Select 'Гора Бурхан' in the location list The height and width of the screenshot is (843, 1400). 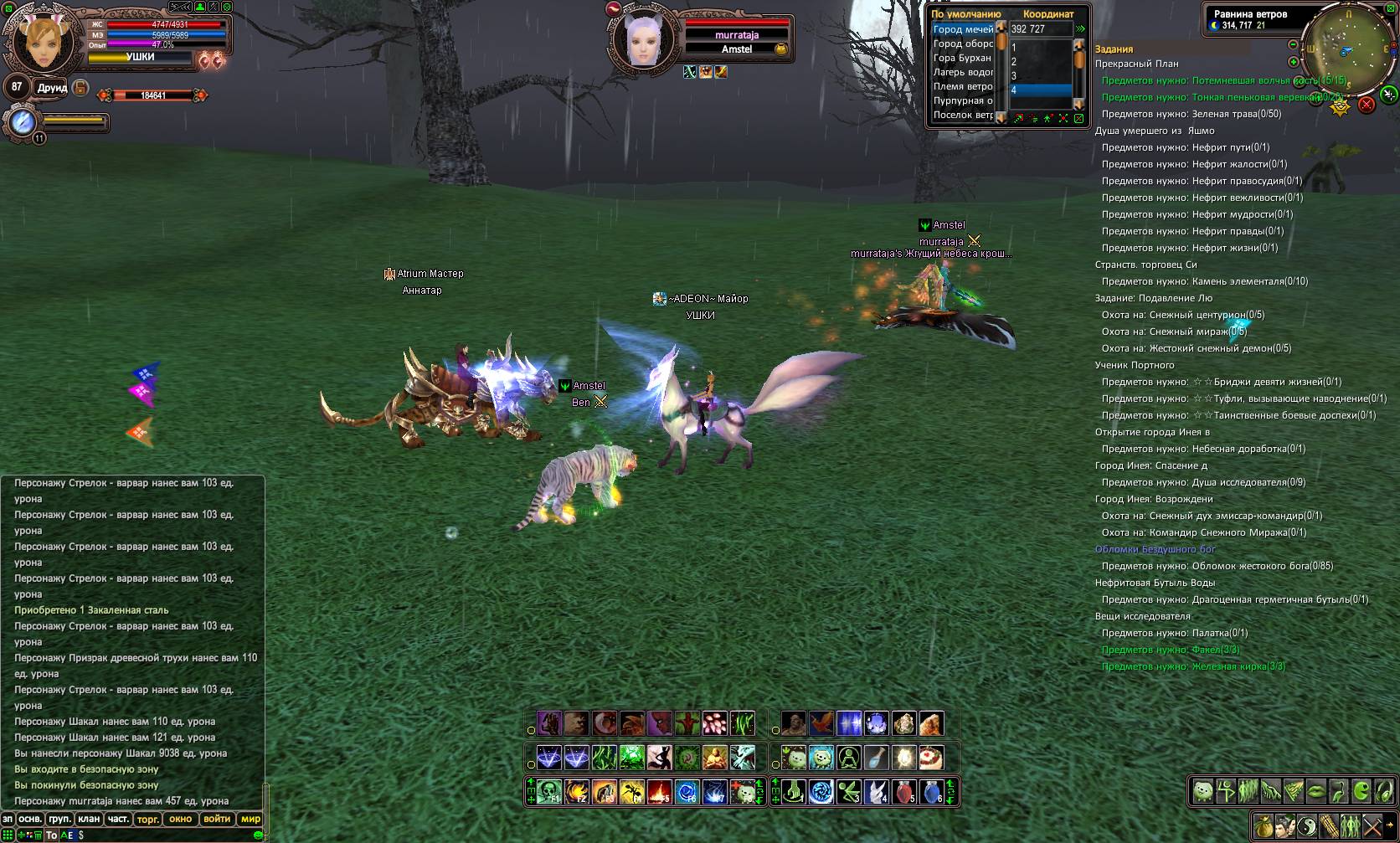[x=963, y=58]
